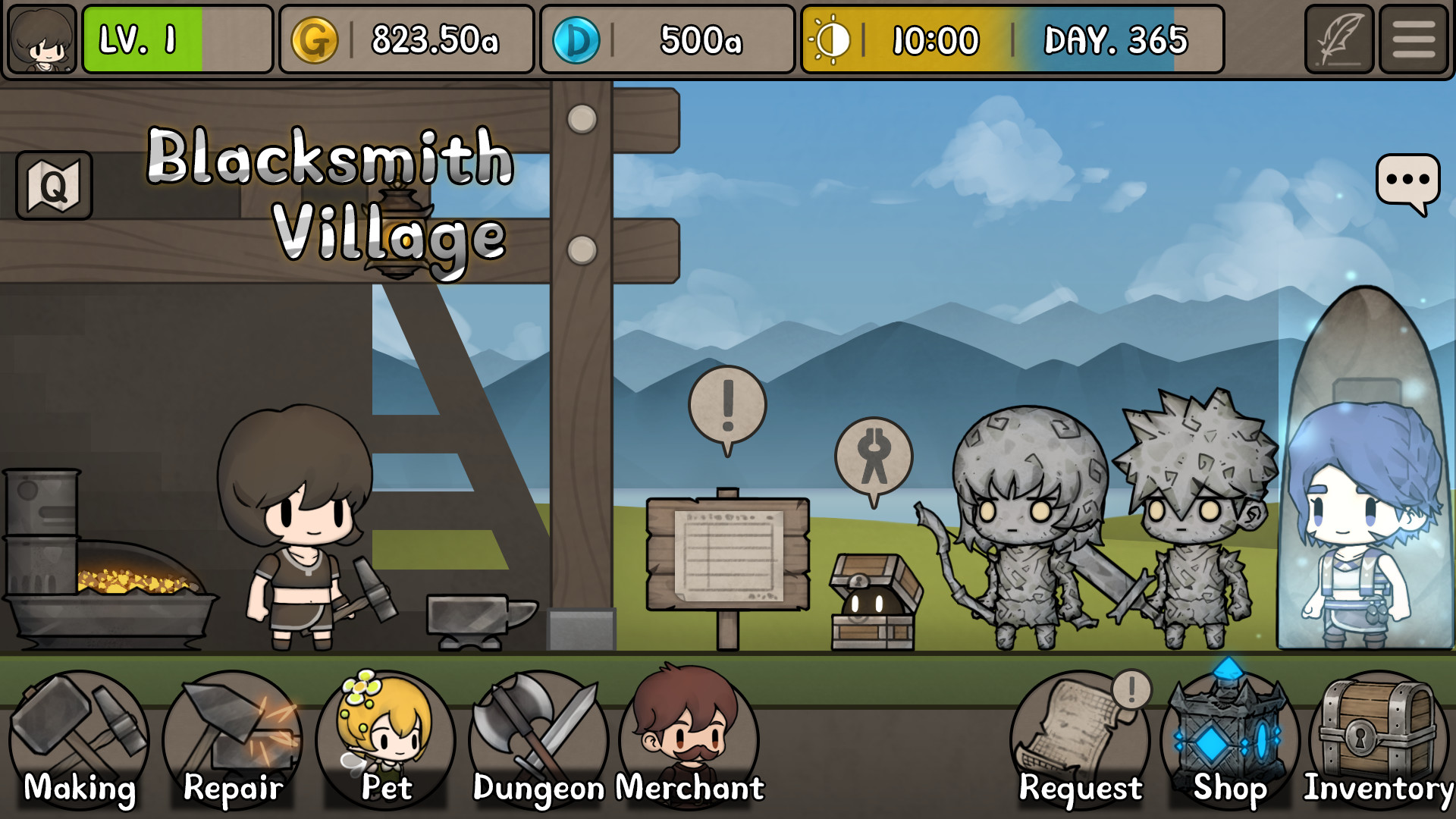The image size is (1456, 819).
Task: Click the player portrait in top bar
Action: [42, 39]
